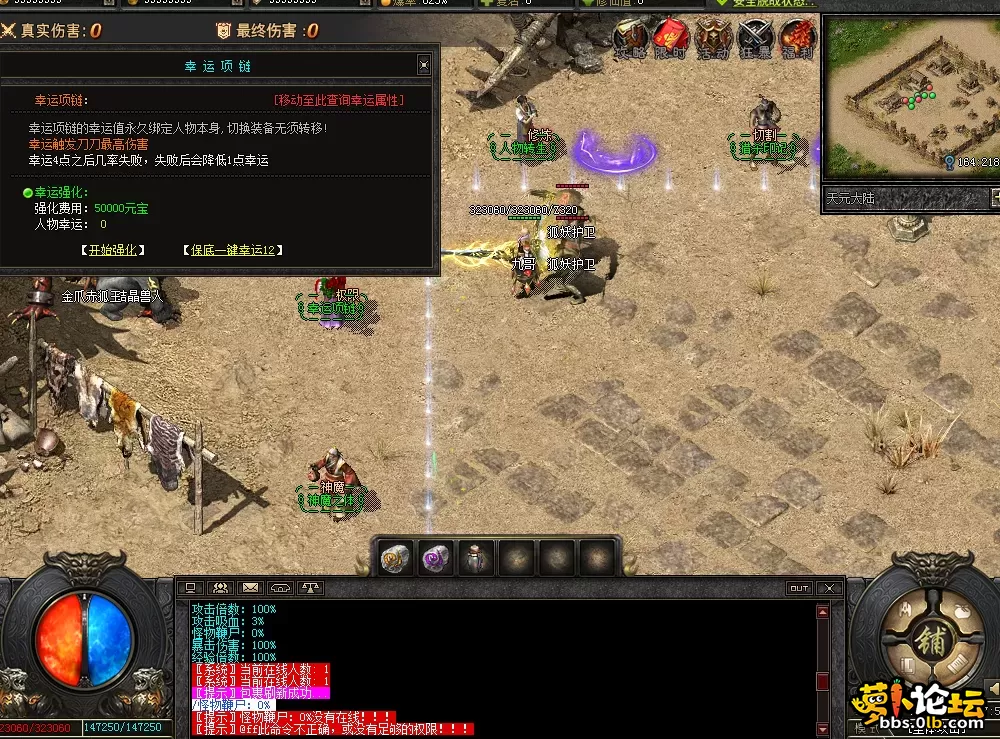Select the orange scroll hotbar slot

point(396,558)
